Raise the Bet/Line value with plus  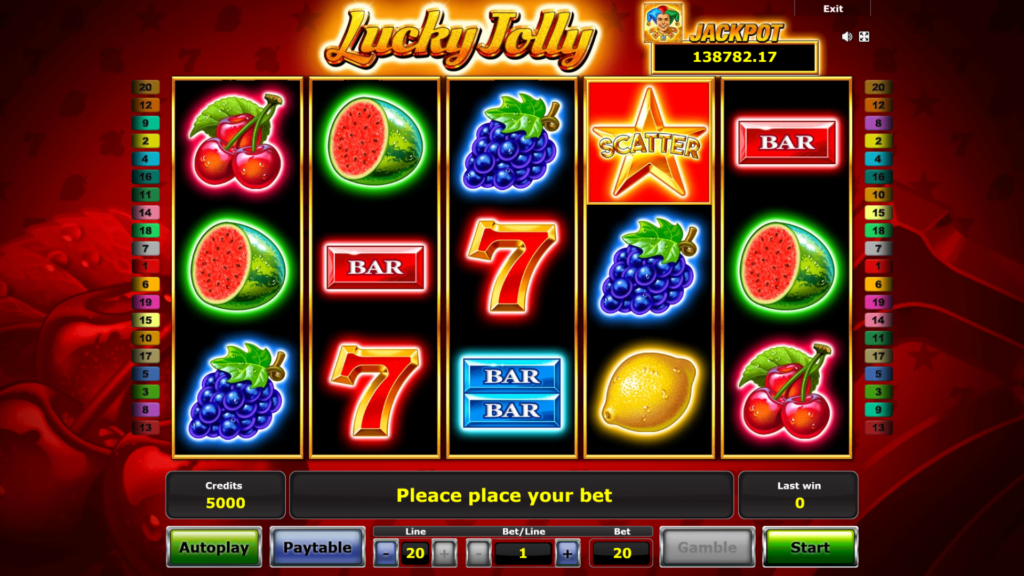(x=567, y=553)
